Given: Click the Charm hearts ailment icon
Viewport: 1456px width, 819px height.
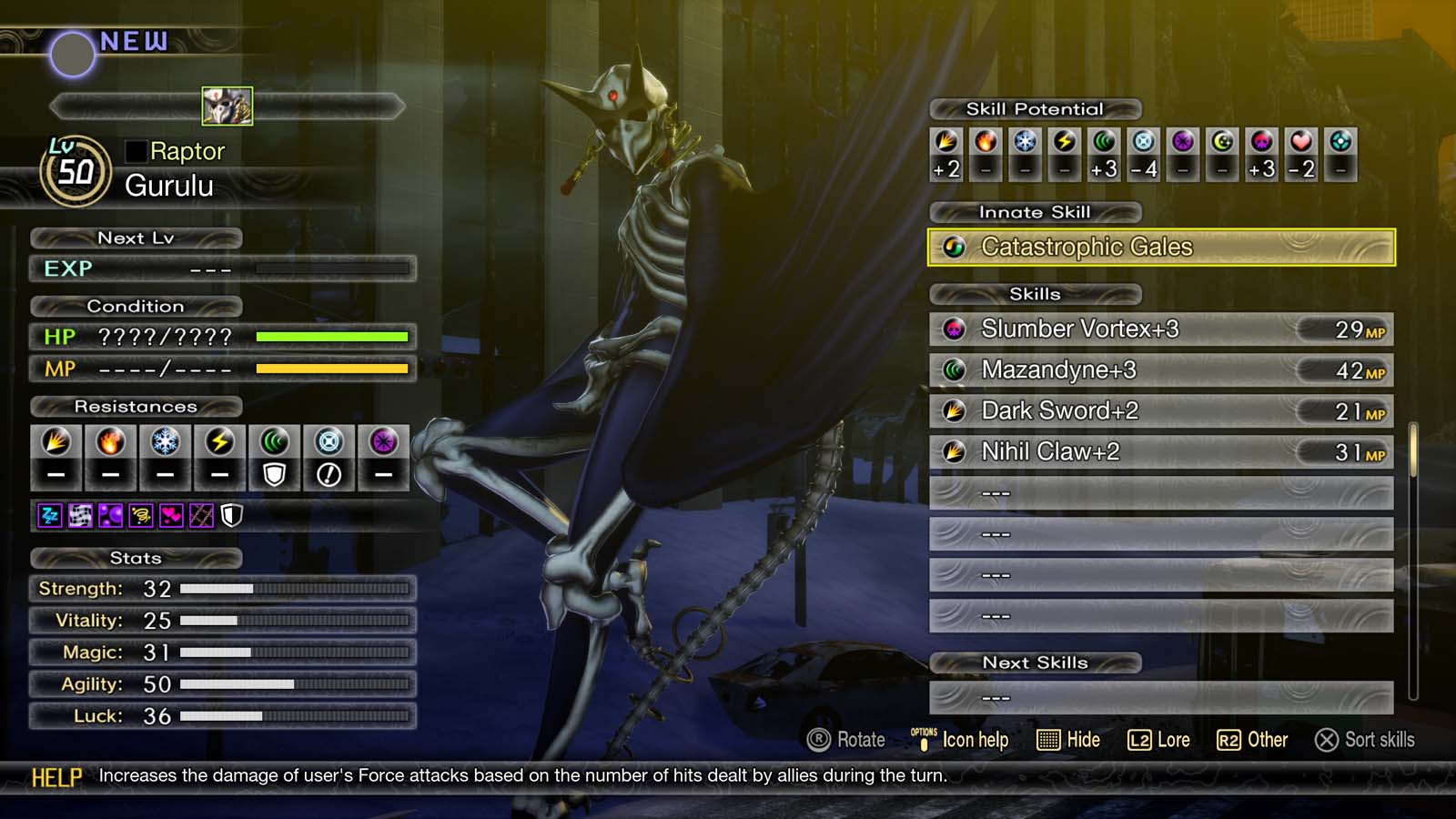Looking at the screenshot, I should coord(171,515).
